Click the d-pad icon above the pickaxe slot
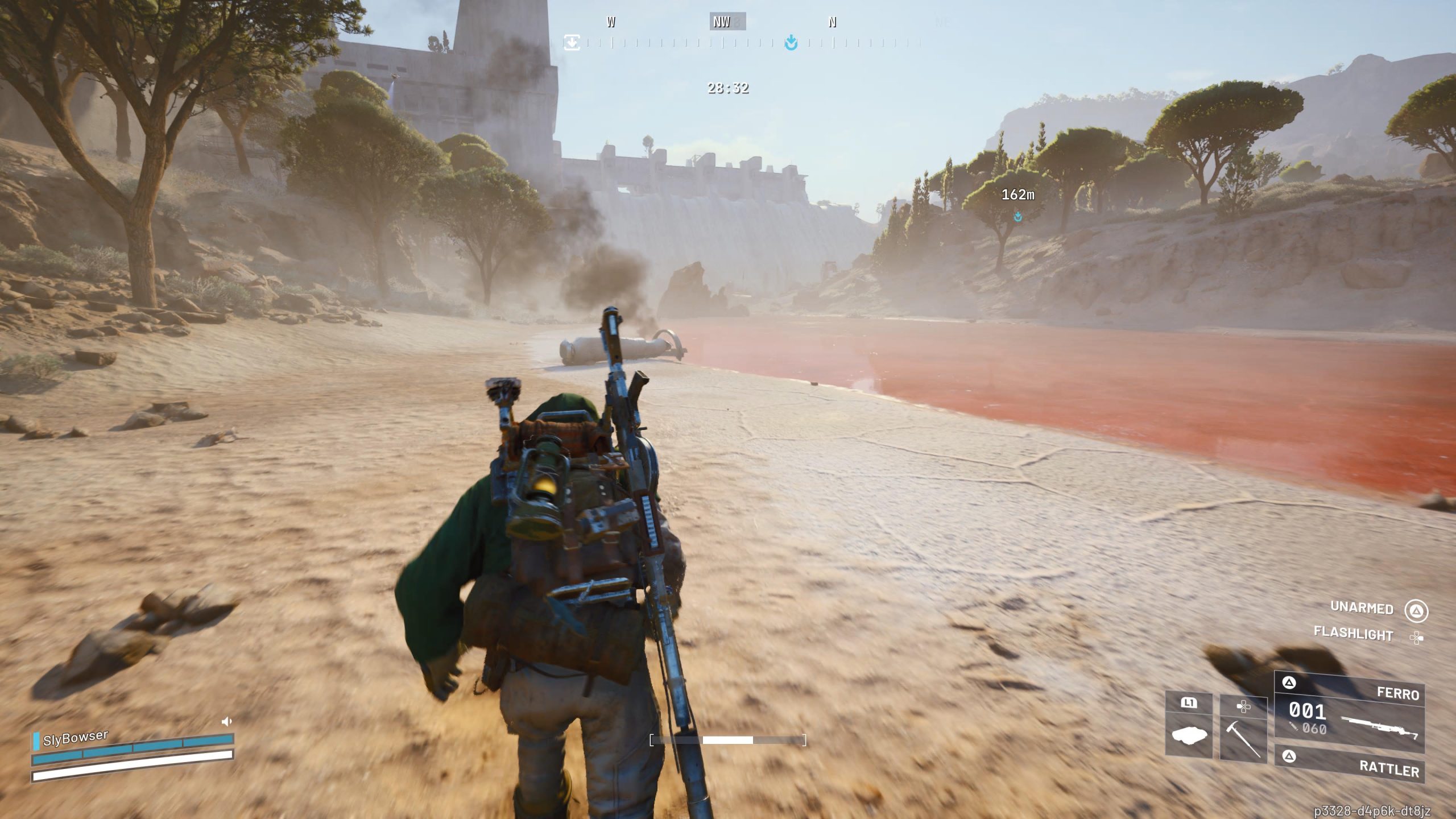 pos(1243,706)
